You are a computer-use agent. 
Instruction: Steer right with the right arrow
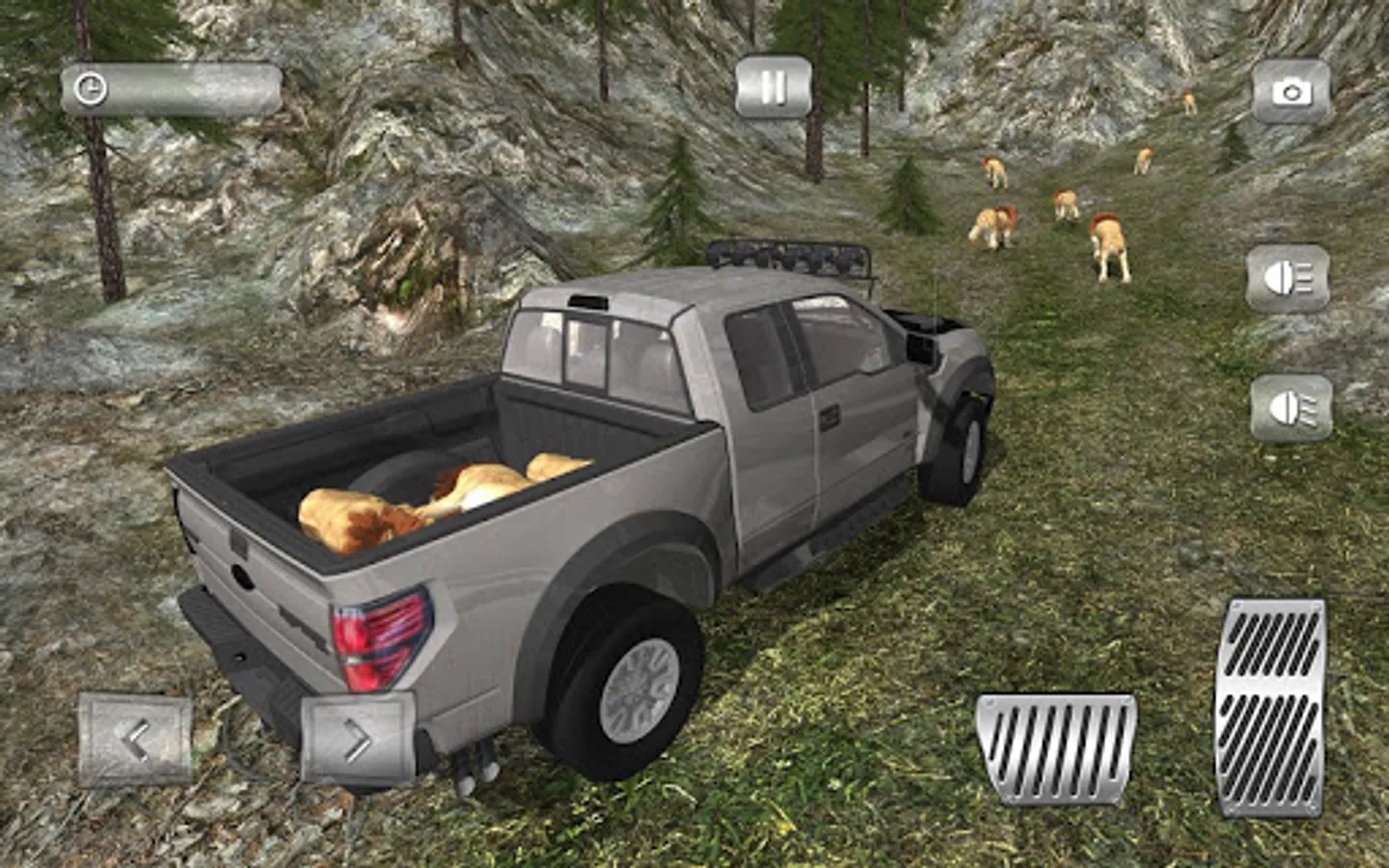[357, 740]
